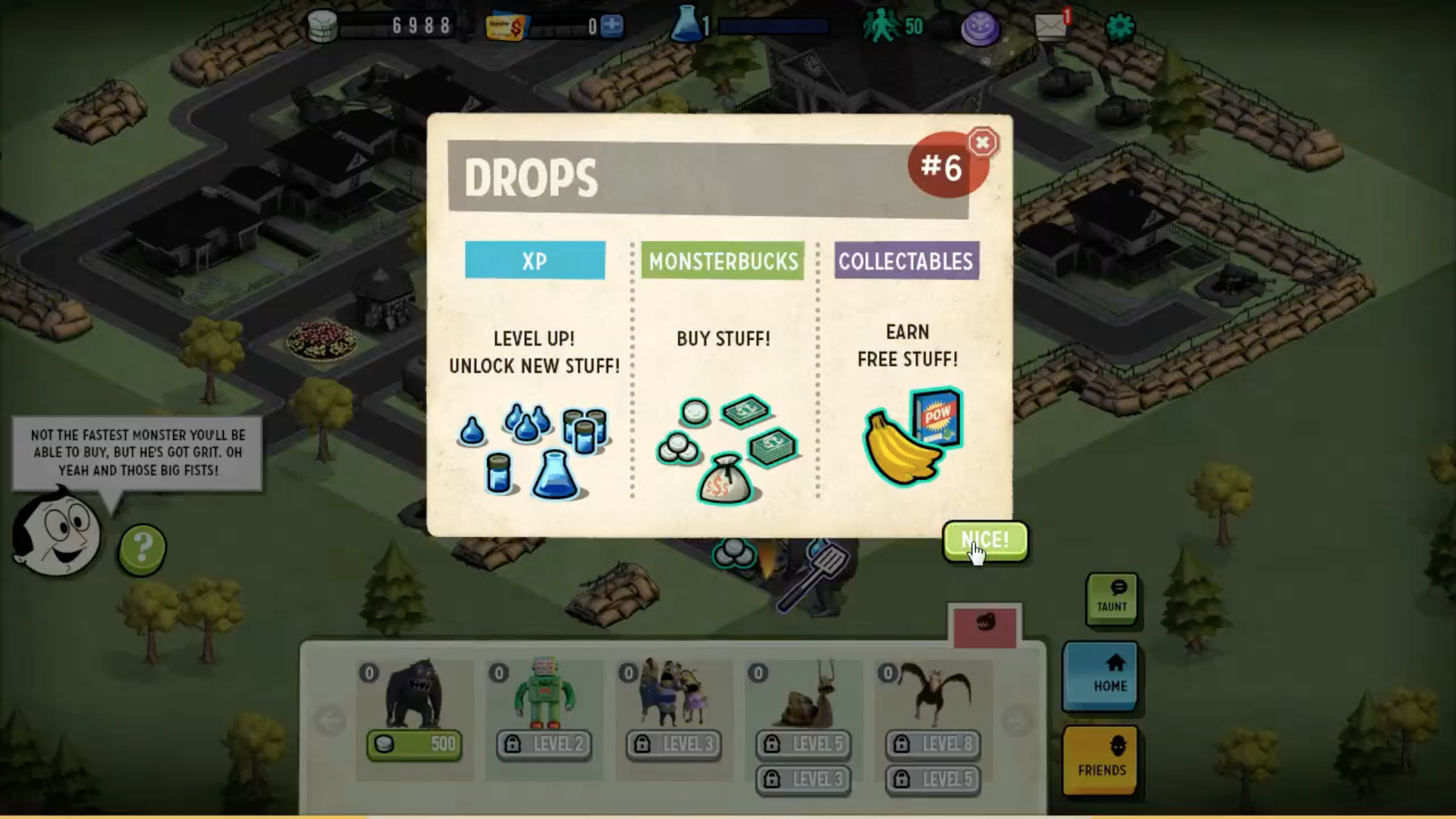
Task: Open the settings gear icon
Action: (x=1120, y=27)
